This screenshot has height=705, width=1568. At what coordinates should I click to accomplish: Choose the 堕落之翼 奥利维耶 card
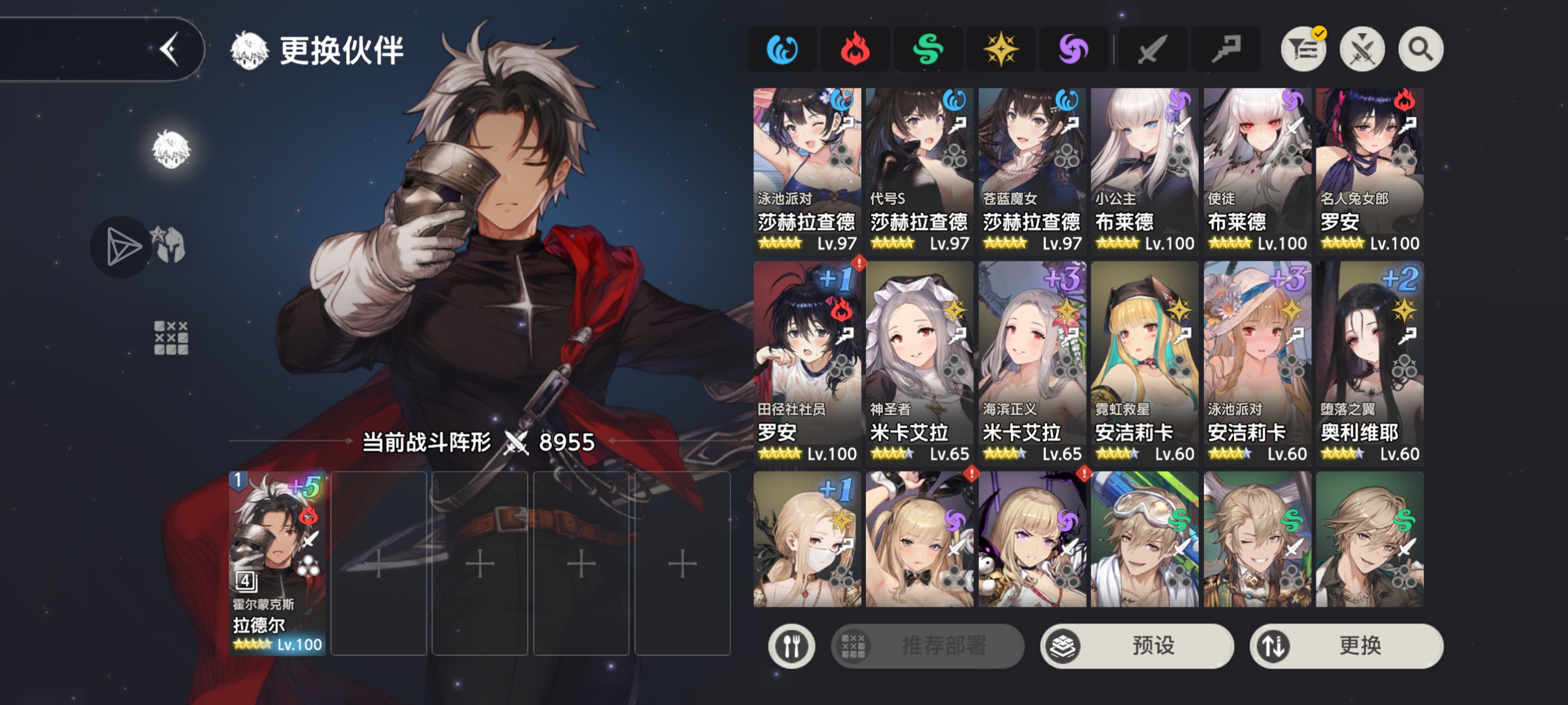pos(1369,362)
